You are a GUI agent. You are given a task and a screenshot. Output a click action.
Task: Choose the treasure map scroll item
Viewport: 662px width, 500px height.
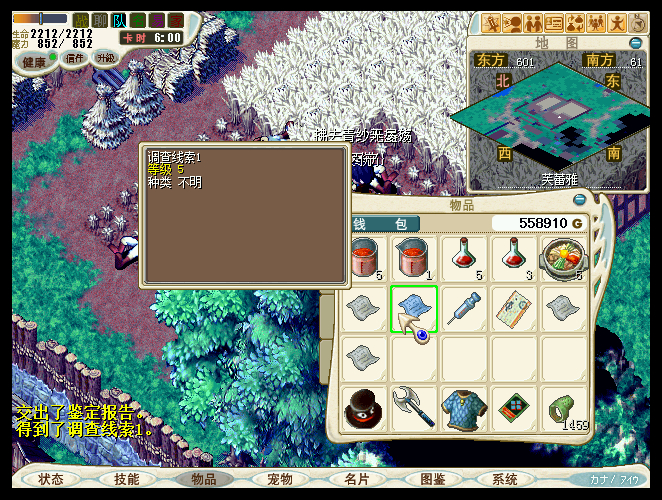tap(515, 309)
